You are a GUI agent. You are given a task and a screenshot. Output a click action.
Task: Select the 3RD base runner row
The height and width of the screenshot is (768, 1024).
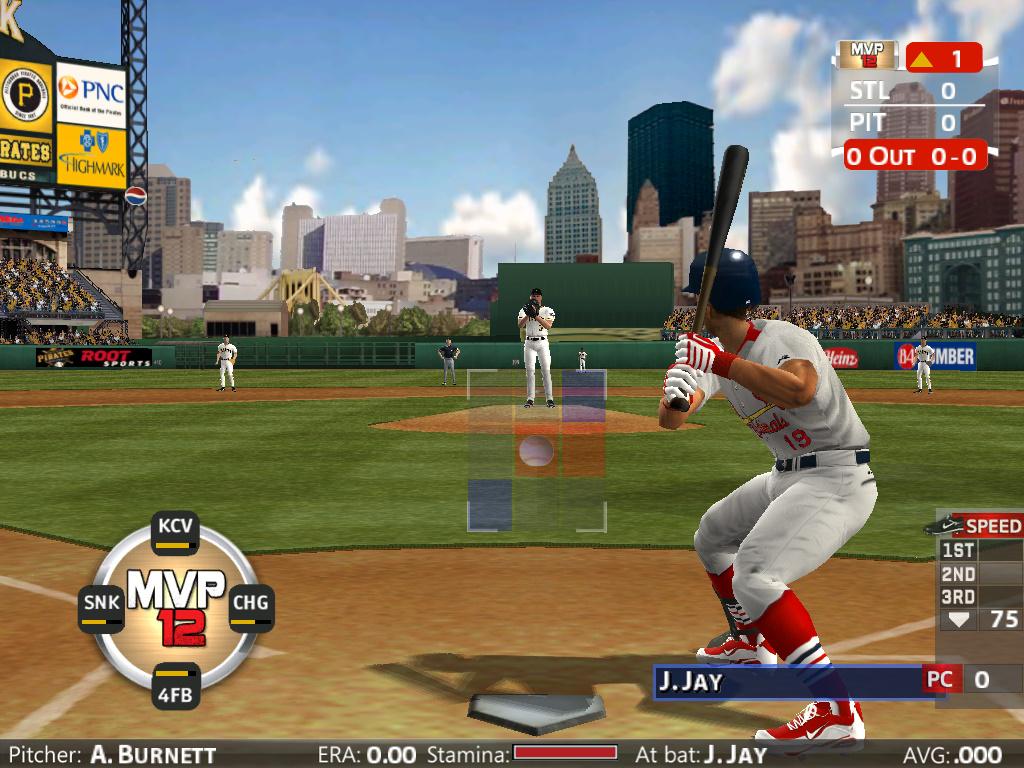tap(980, 597)
